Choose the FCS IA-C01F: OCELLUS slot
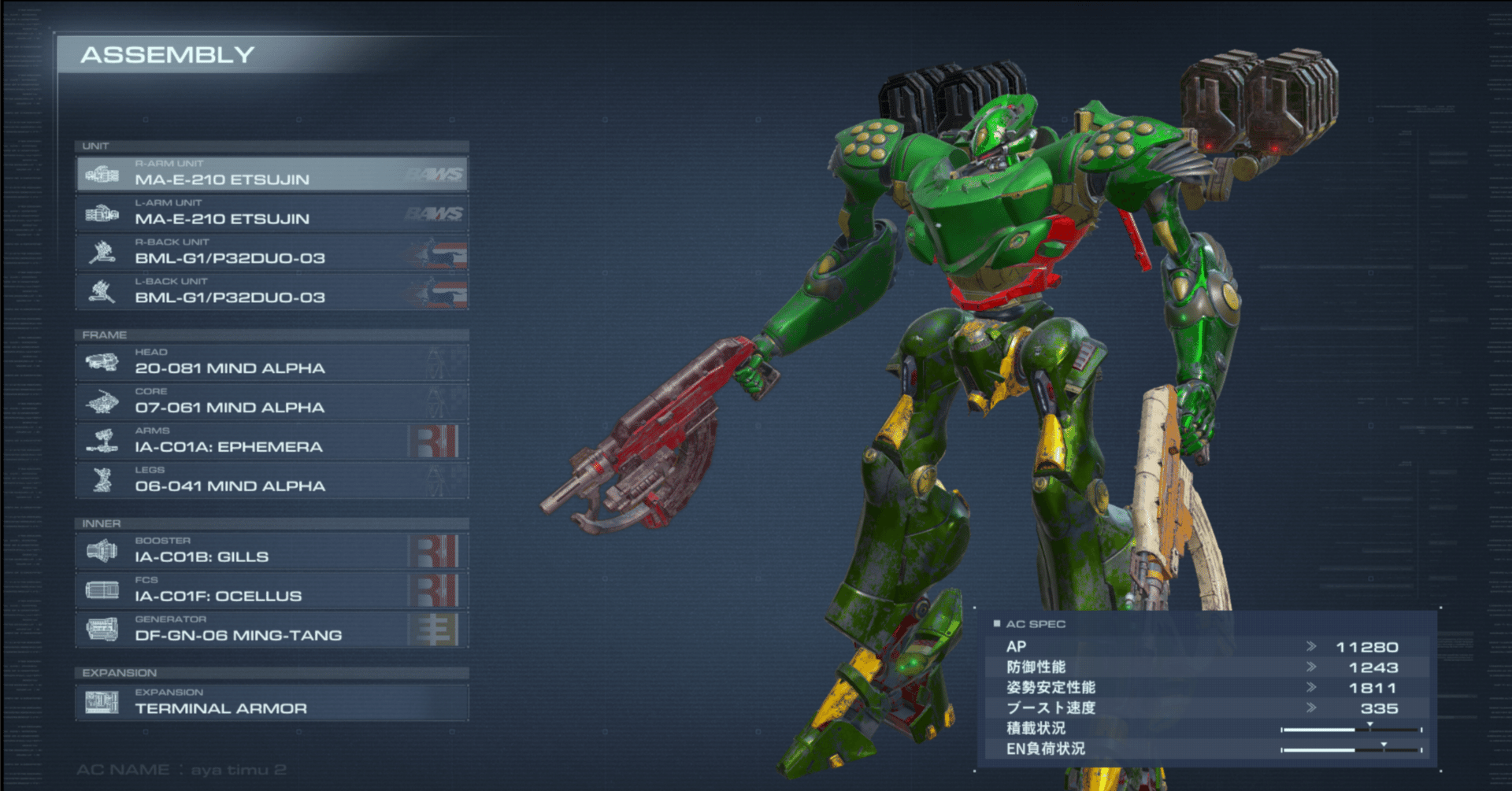This screenshot has width=1512, height=791. (x=272, y=590)
